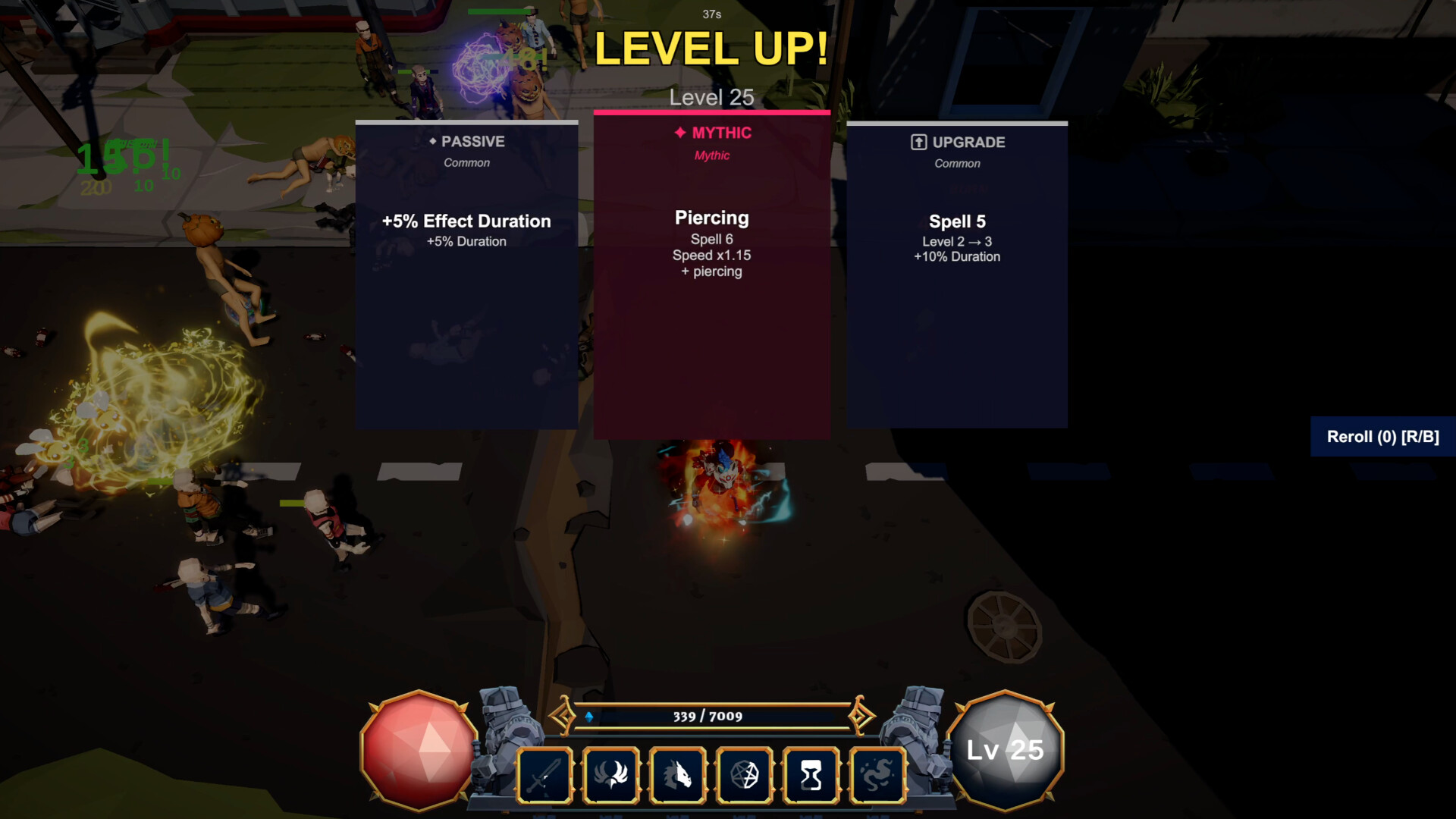Open the red health orb menu
The width and height of the screenshot is (1456, 819).
418,749
